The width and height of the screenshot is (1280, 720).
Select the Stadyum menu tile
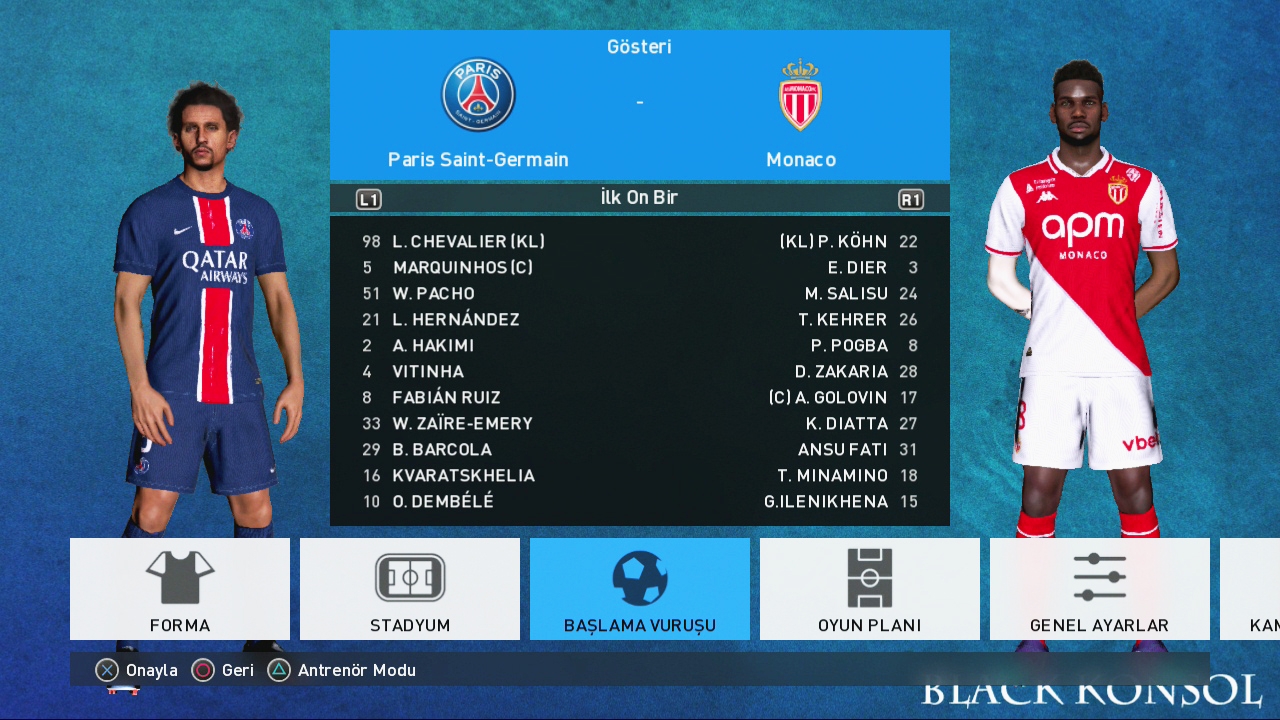410,589
